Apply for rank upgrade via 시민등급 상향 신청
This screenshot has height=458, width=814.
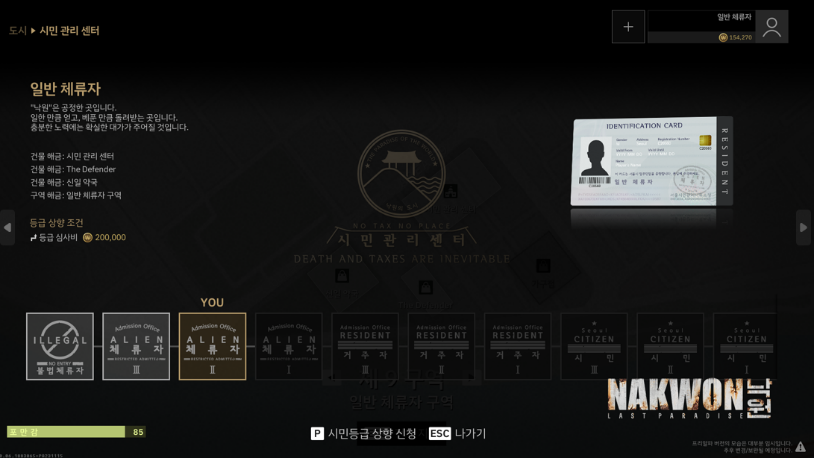coord(364,434)
